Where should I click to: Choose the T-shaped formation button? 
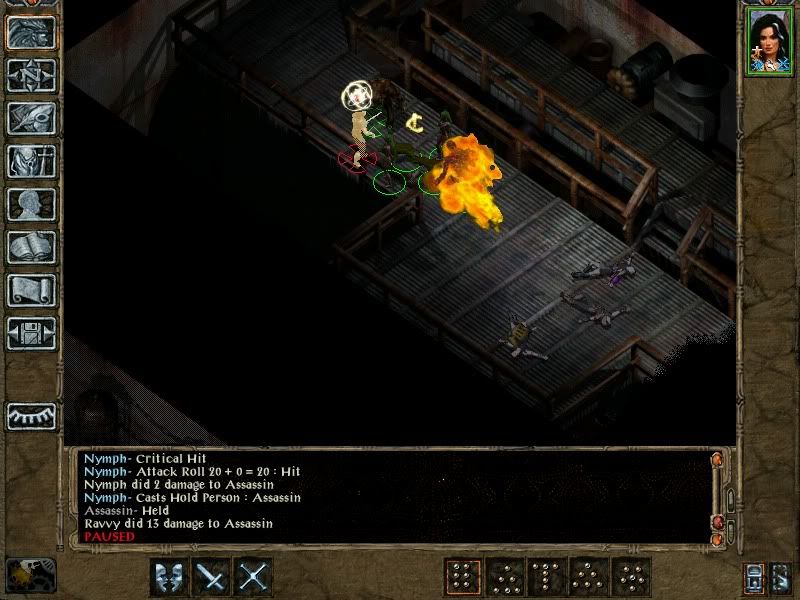click(547, 577)
